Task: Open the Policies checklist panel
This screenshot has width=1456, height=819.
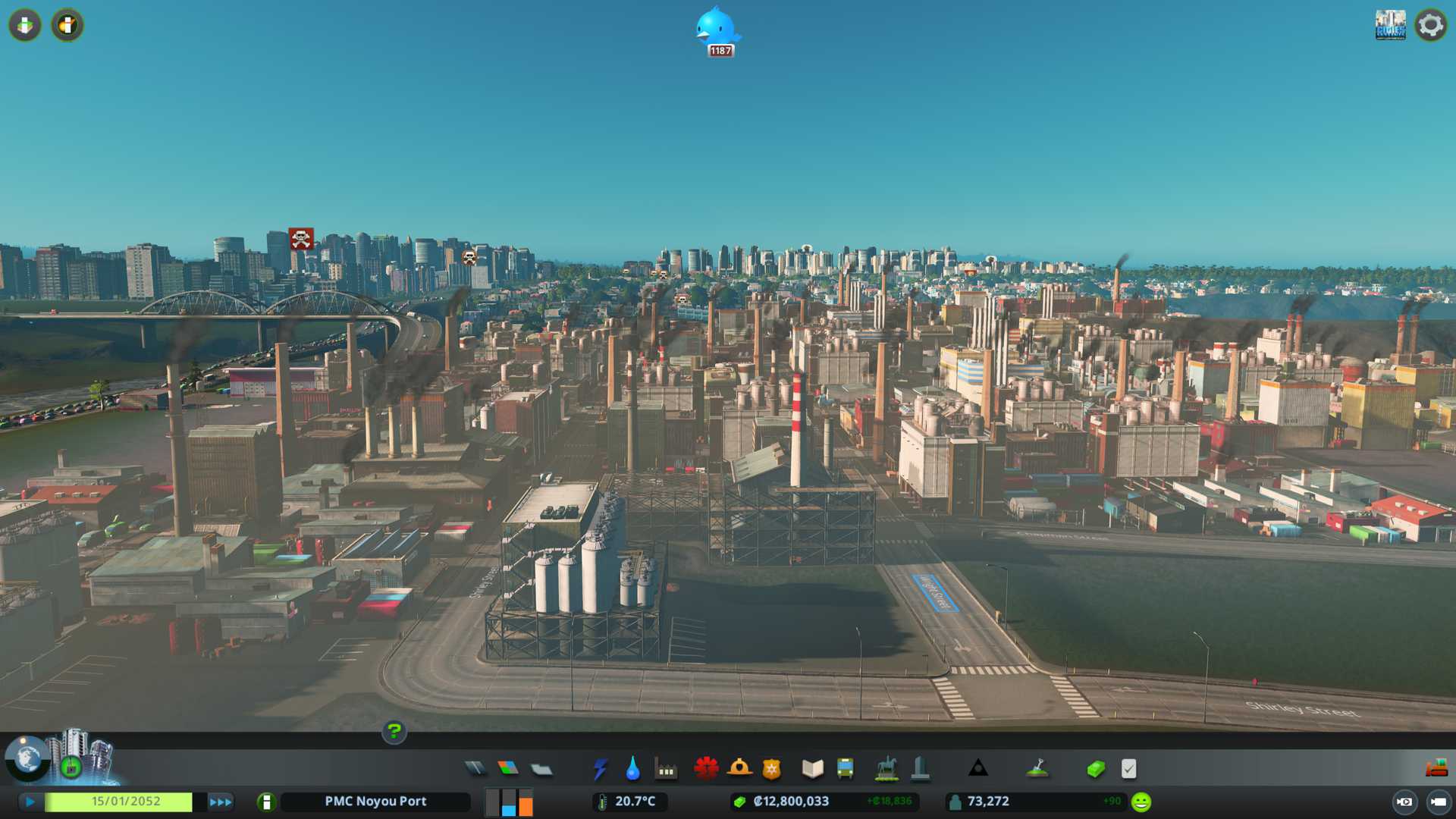Action: [x=1128, y=769]
